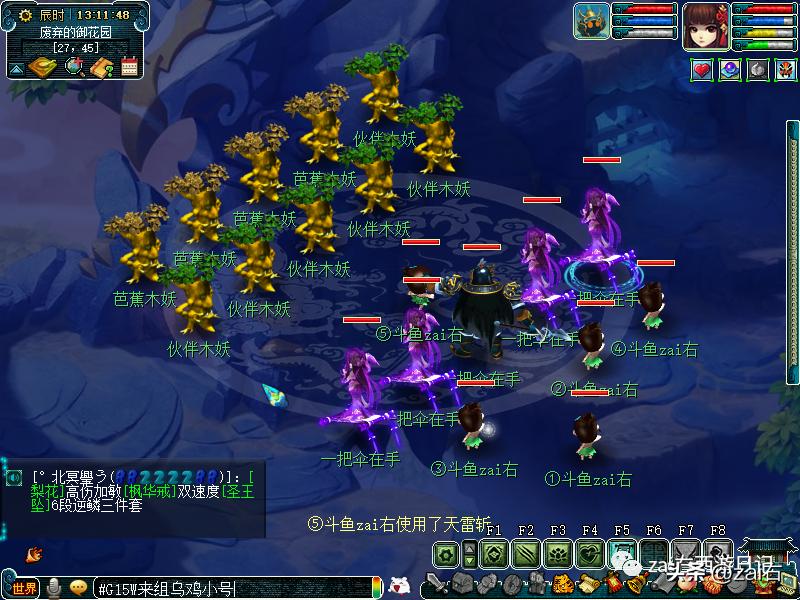Open the girl character portrait
Viewport: 800px width, 600px height.
click(x=706, y=24)
